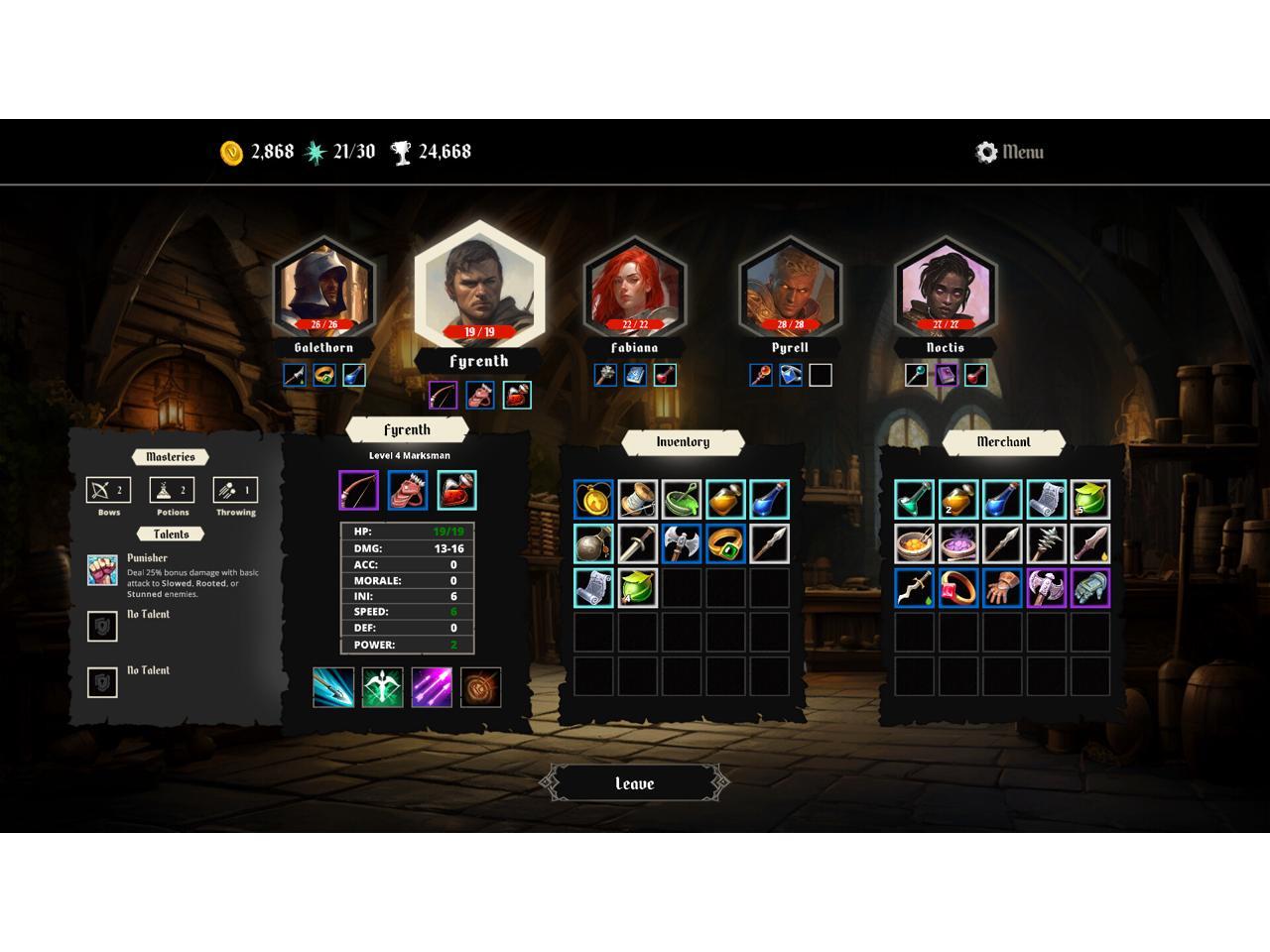Select the merchant's spiked mace
Screen dimensions: 1270x952
[1046, 543]
